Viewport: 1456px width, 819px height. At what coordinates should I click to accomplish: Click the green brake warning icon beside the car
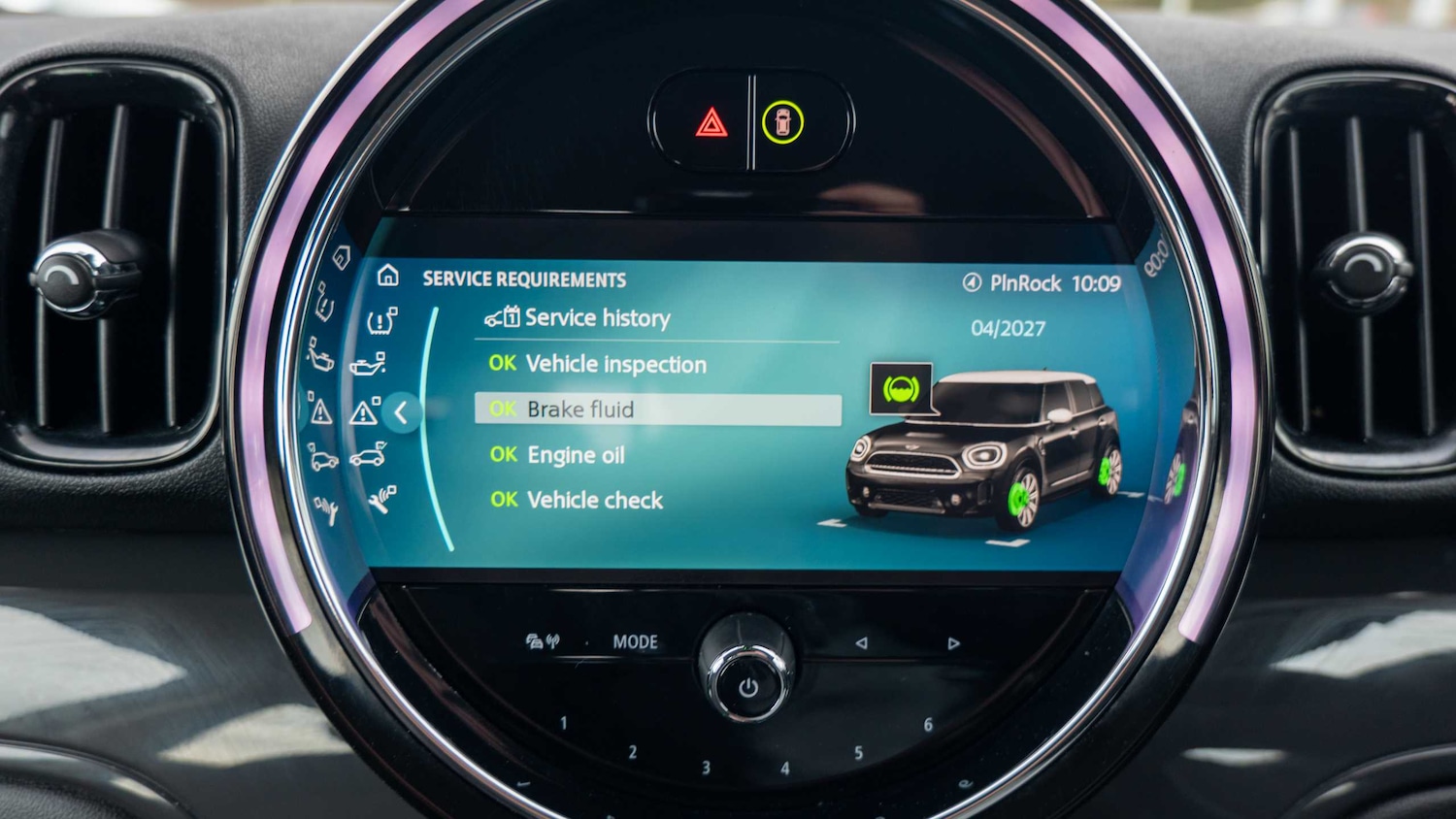click(903, 388)
